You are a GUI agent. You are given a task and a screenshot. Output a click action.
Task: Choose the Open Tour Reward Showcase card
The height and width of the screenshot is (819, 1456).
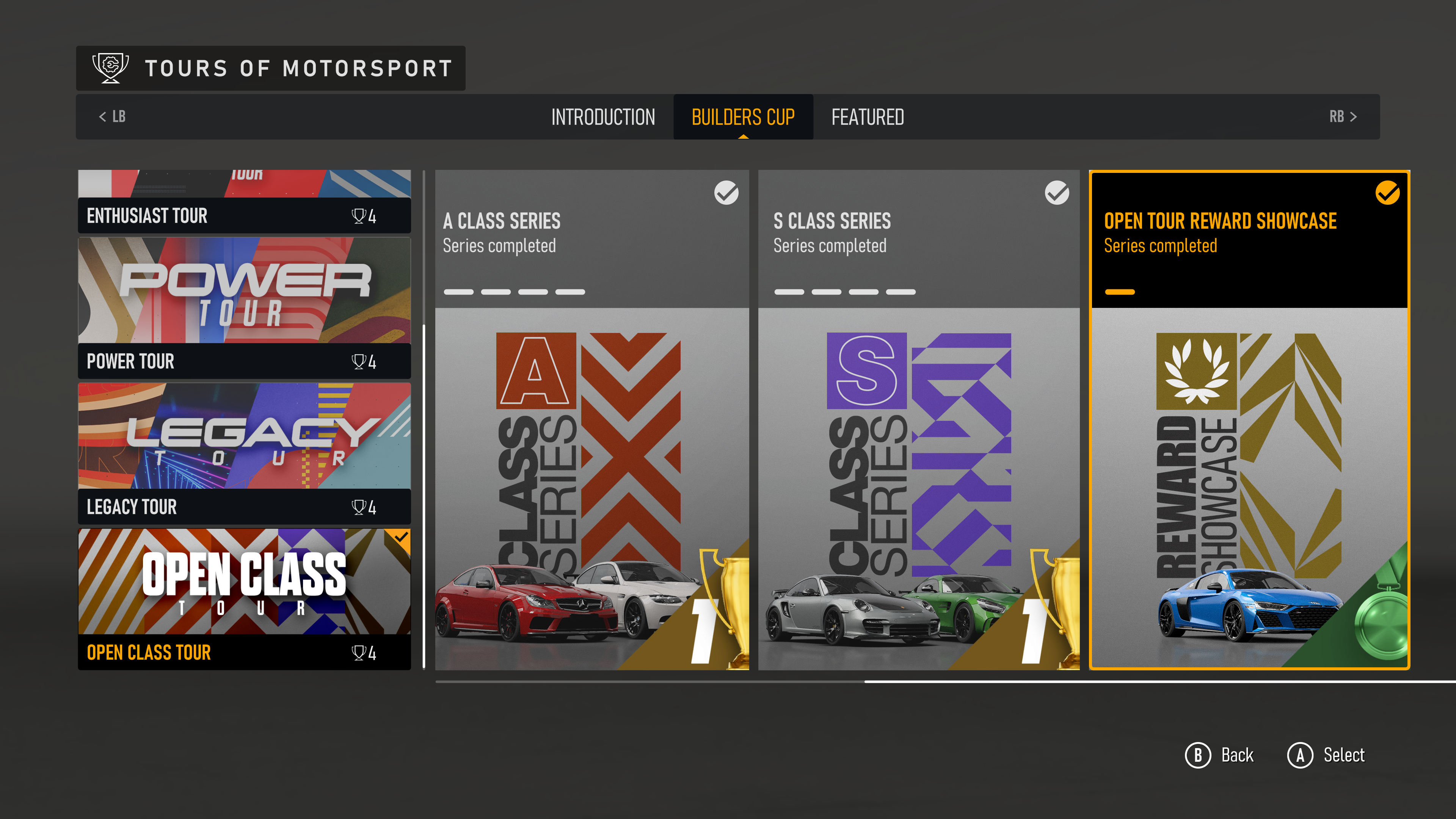pos(1249,420)
